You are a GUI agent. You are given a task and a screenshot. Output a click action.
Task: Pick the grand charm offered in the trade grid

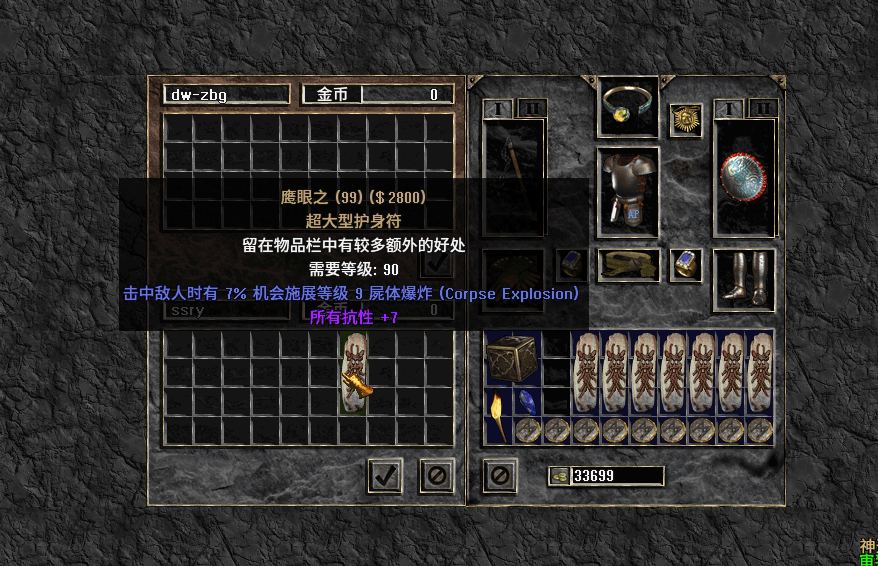point(355,374)
